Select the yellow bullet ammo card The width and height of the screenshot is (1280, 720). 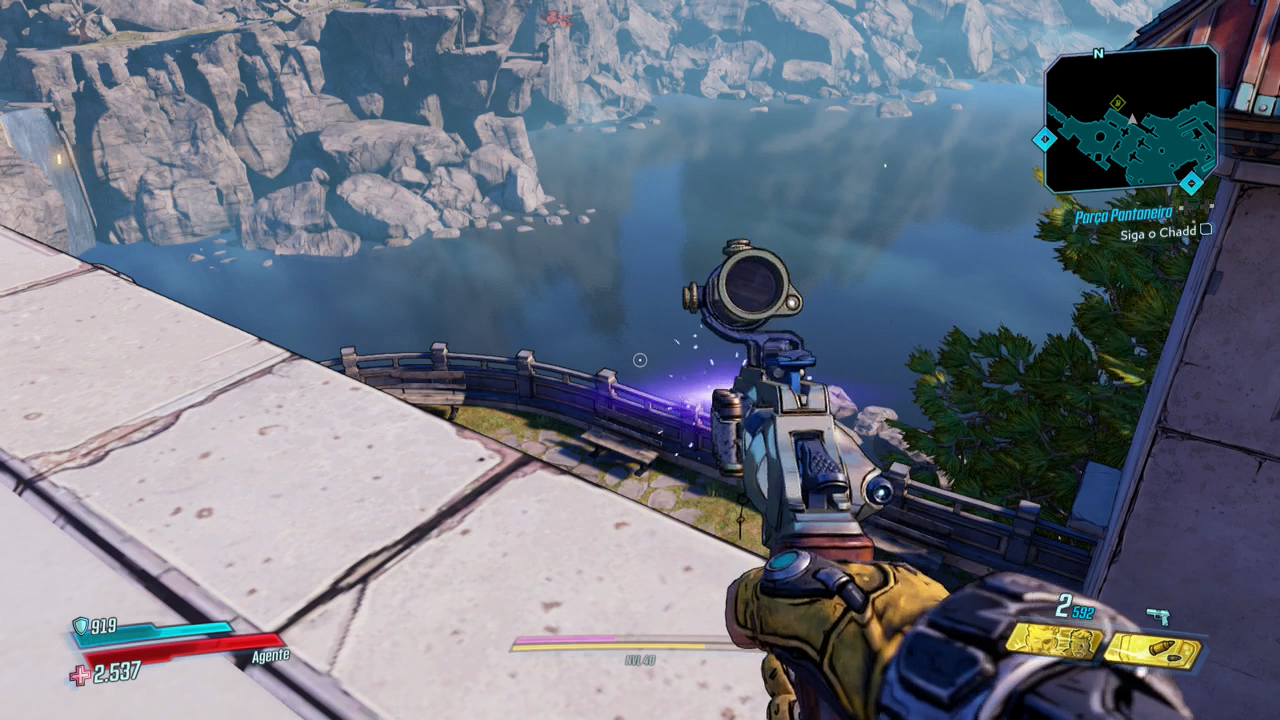point(1153,651)
